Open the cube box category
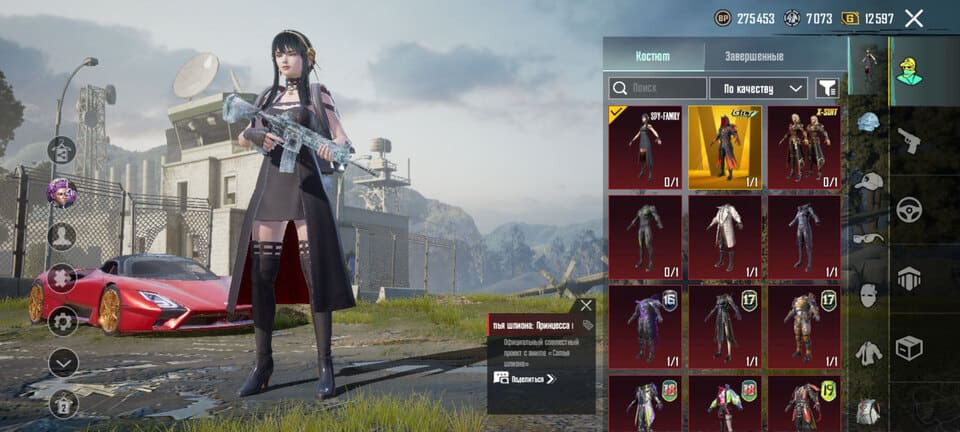 (908, 348)
